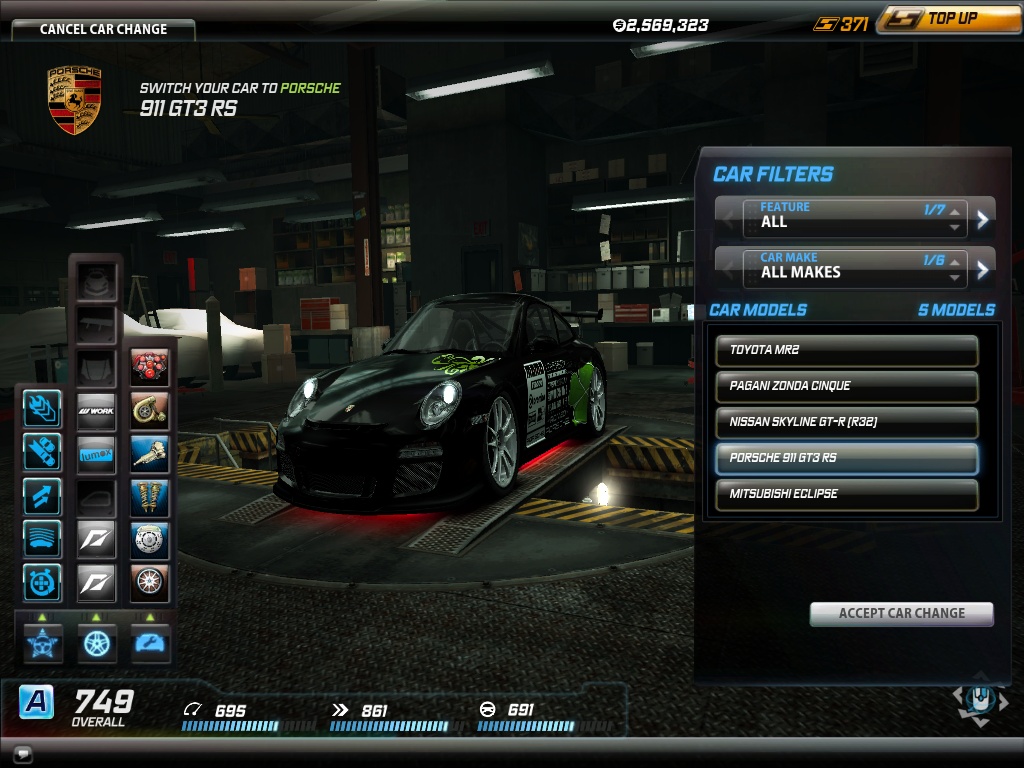This screenshot has height=768, width=1024.
Task: Advance the Feature filter with its right arrow
Action: coord(983,218)
